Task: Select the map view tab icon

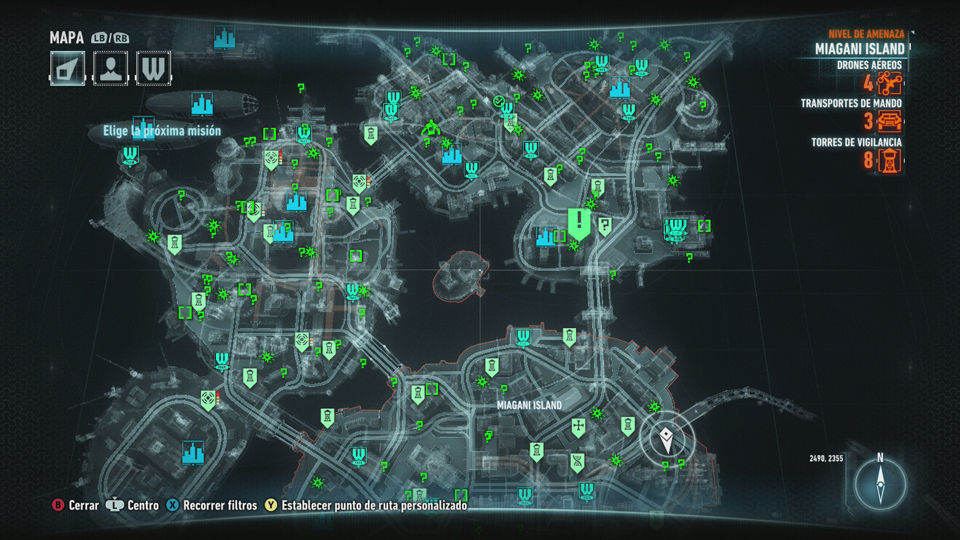Action: pos(65,67)
